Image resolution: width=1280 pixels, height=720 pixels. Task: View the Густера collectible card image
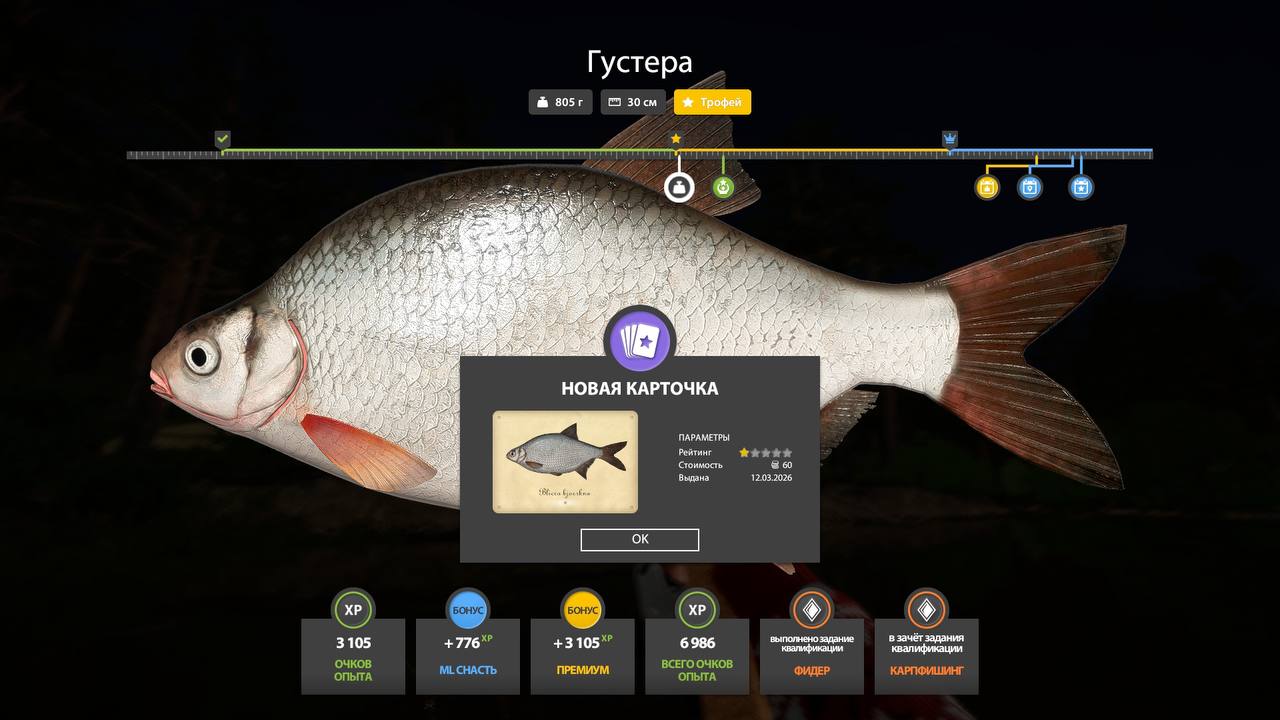tap(565, 461)
